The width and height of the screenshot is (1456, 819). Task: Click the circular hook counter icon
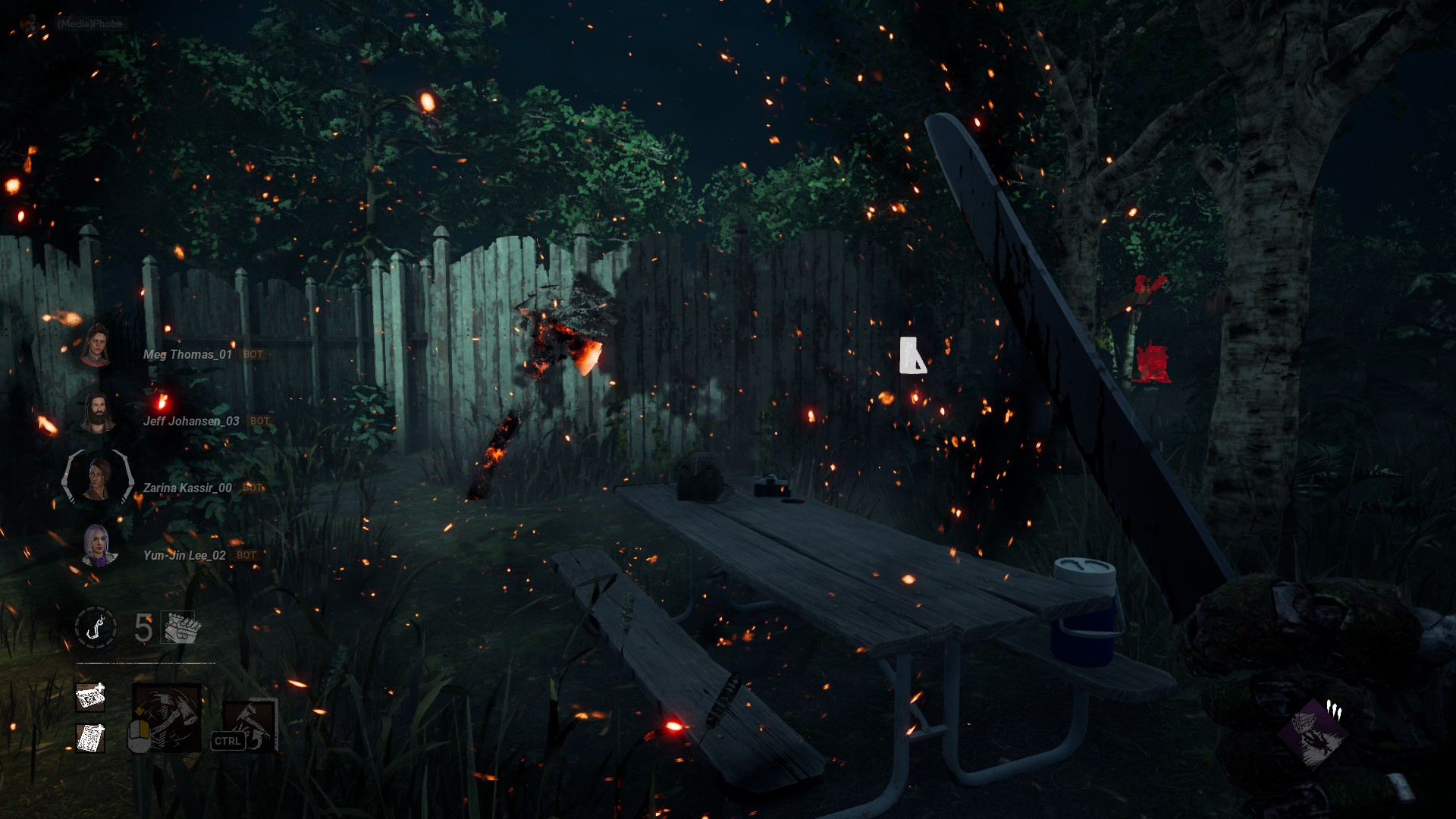[x=96, y=628]
